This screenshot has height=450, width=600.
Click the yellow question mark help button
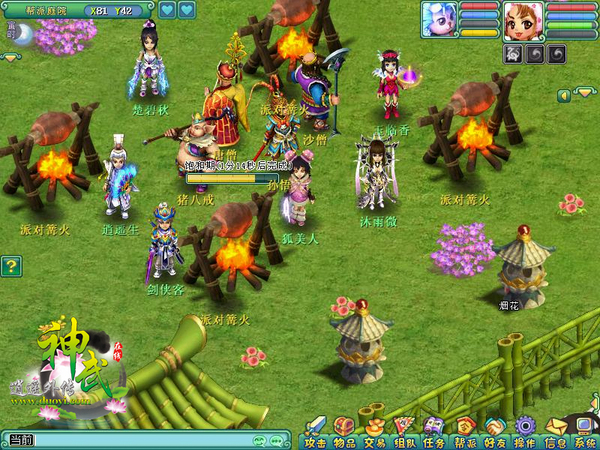click(11, 266)
